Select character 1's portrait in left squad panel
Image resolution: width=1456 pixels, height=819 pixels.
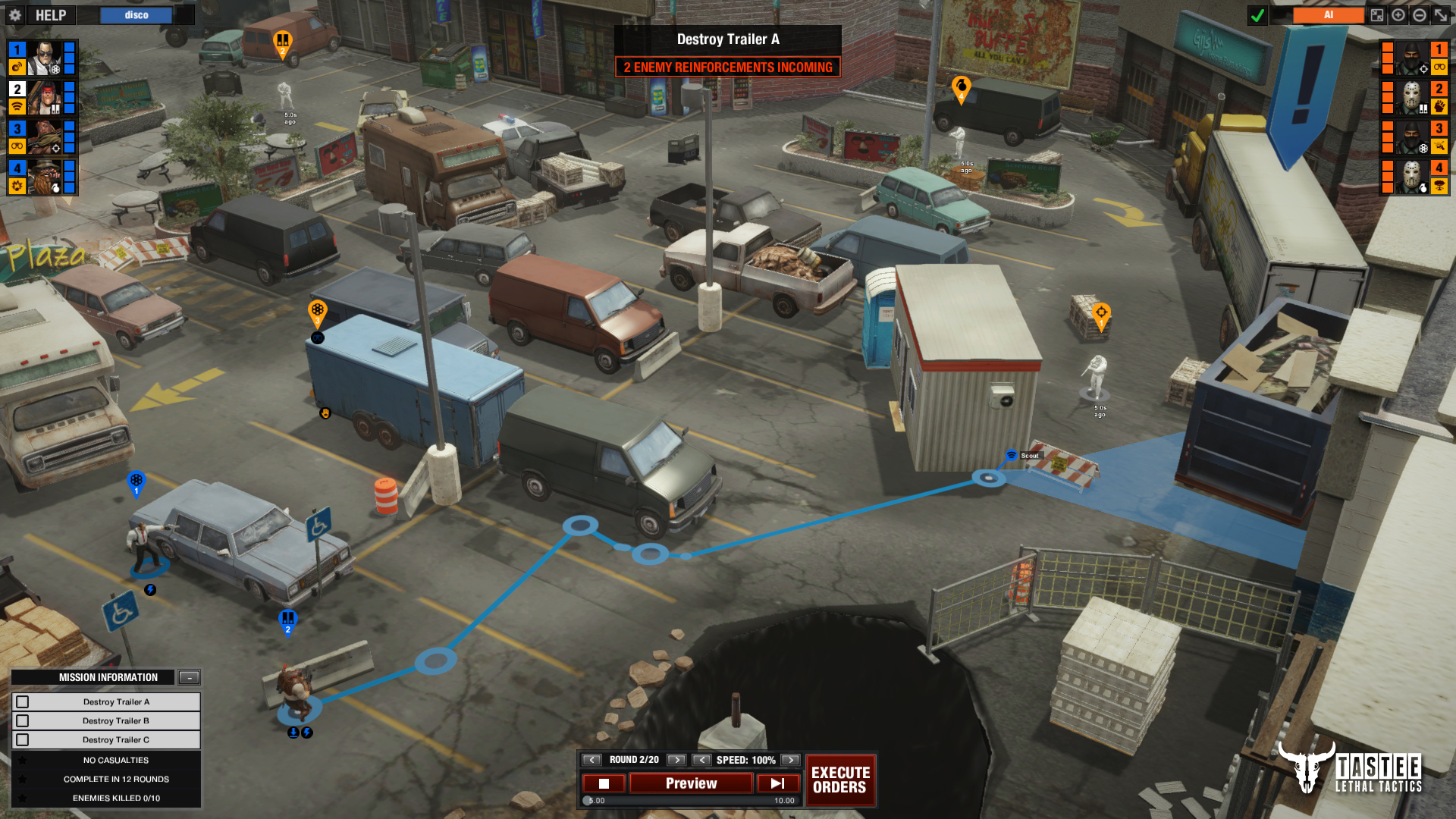point(45,59)
